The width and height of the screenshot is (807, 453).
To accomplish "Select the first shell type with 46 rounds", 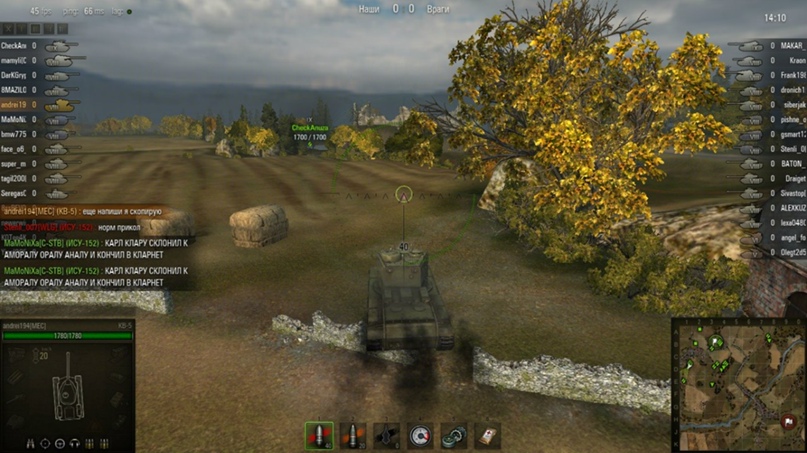I will [x=319, y=436].
